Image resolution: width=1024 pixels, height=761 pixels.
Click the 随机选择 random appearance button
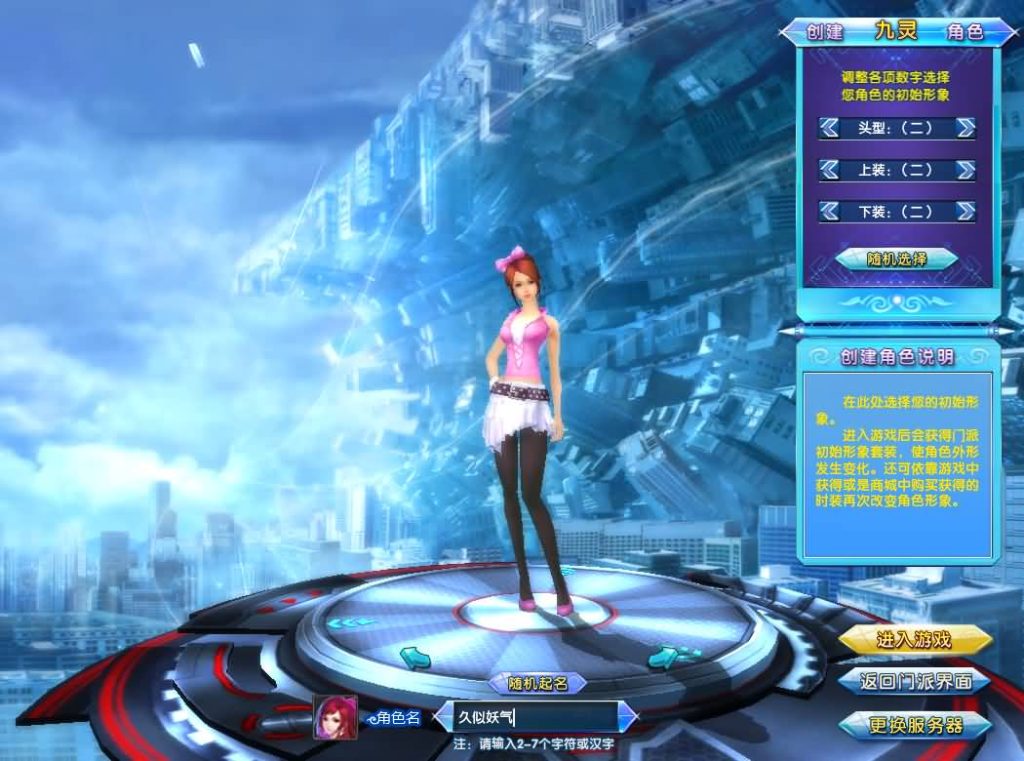897,259
